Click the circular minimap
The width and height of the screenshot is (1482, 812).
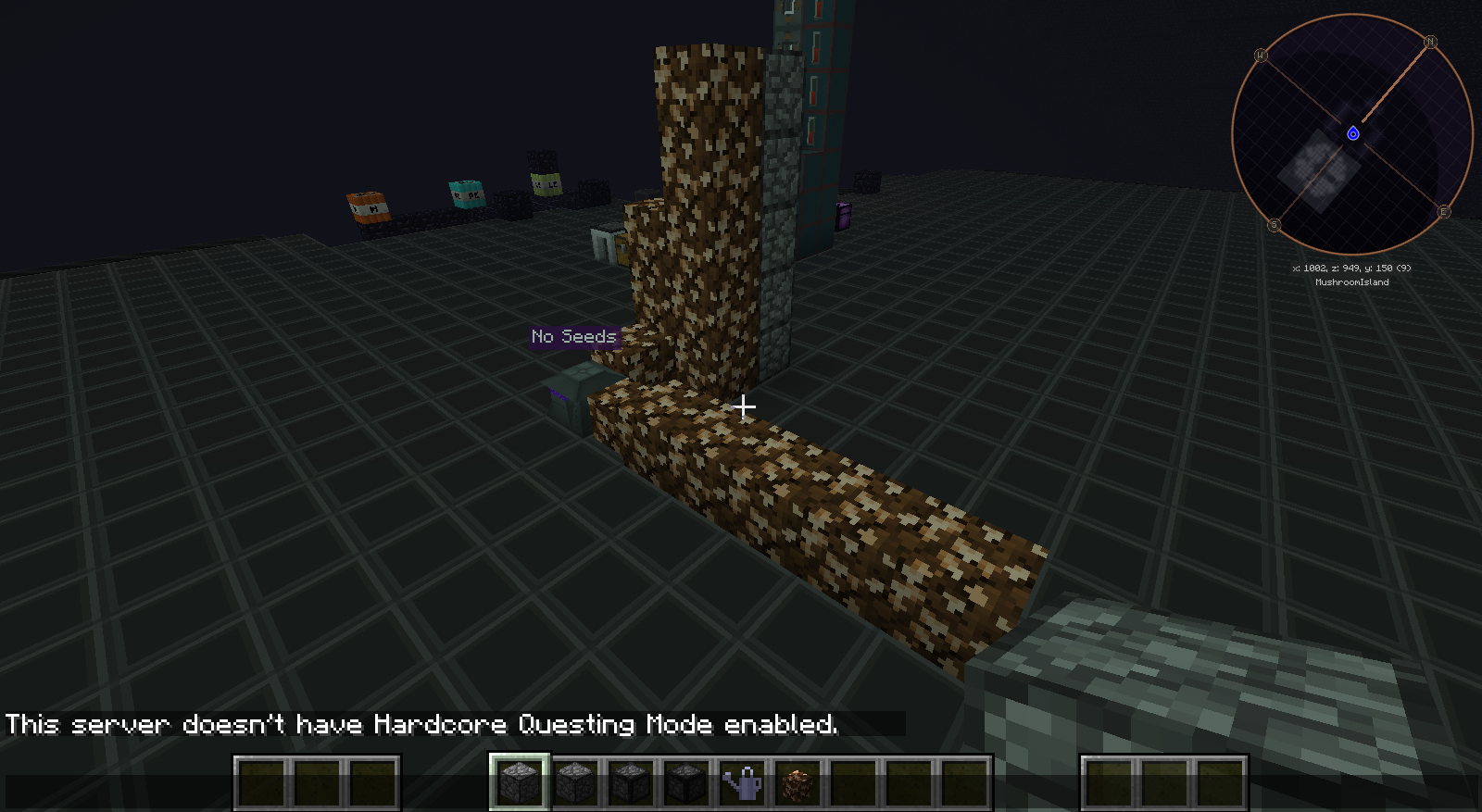(x=1351, y=134)
